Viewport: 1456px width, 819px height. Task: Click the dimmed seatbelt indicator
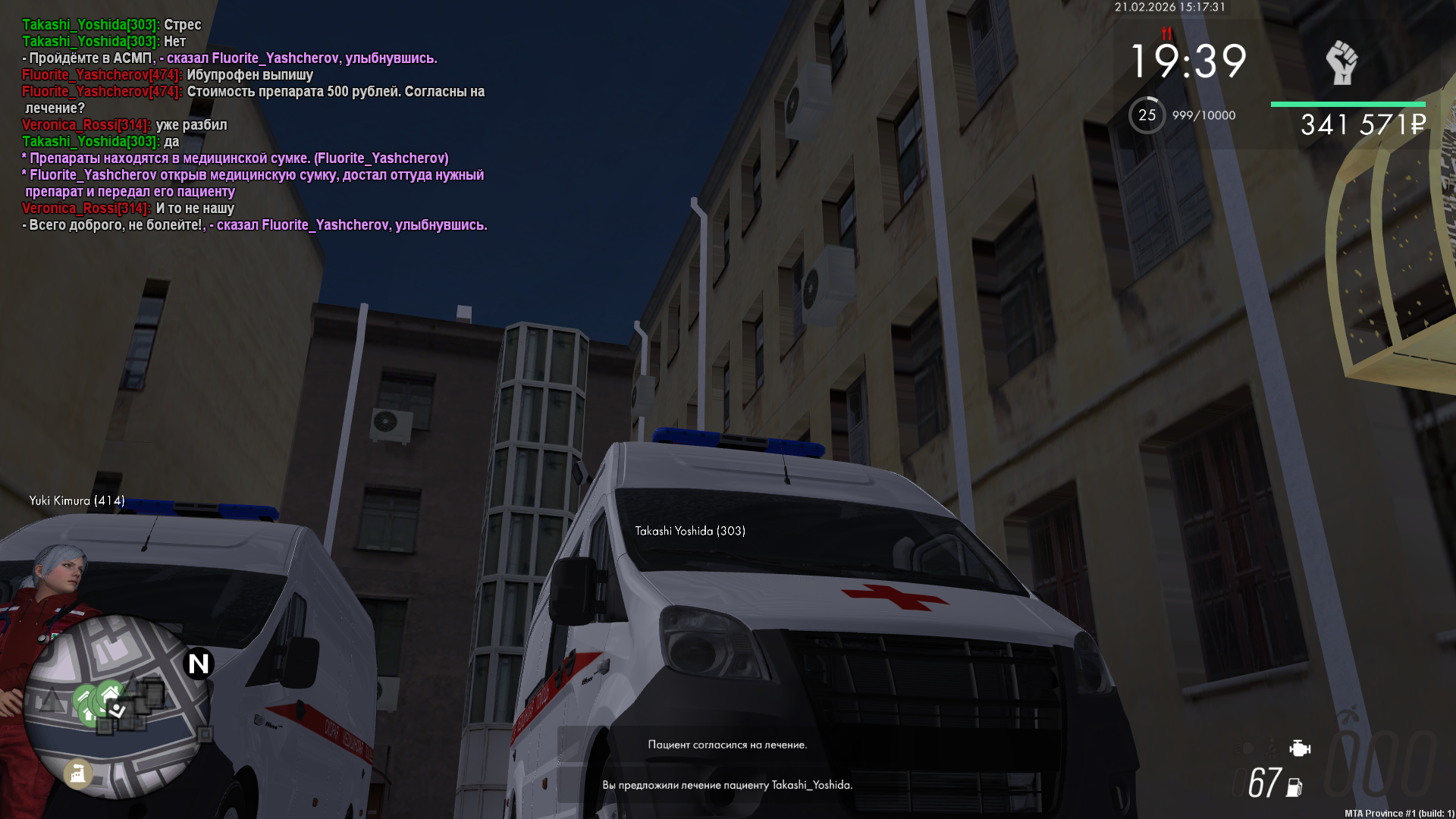tap(1273, 748)
